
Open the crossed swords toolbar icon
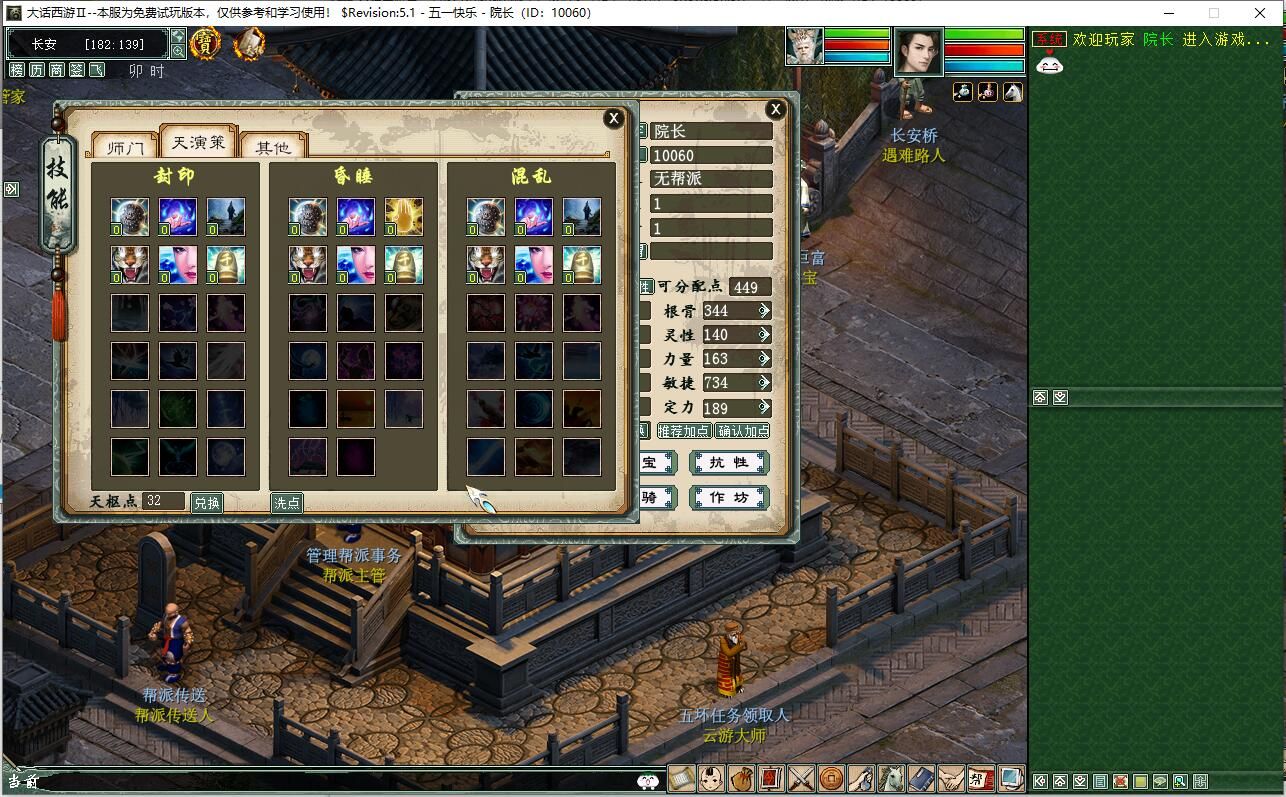click(801, 778)
